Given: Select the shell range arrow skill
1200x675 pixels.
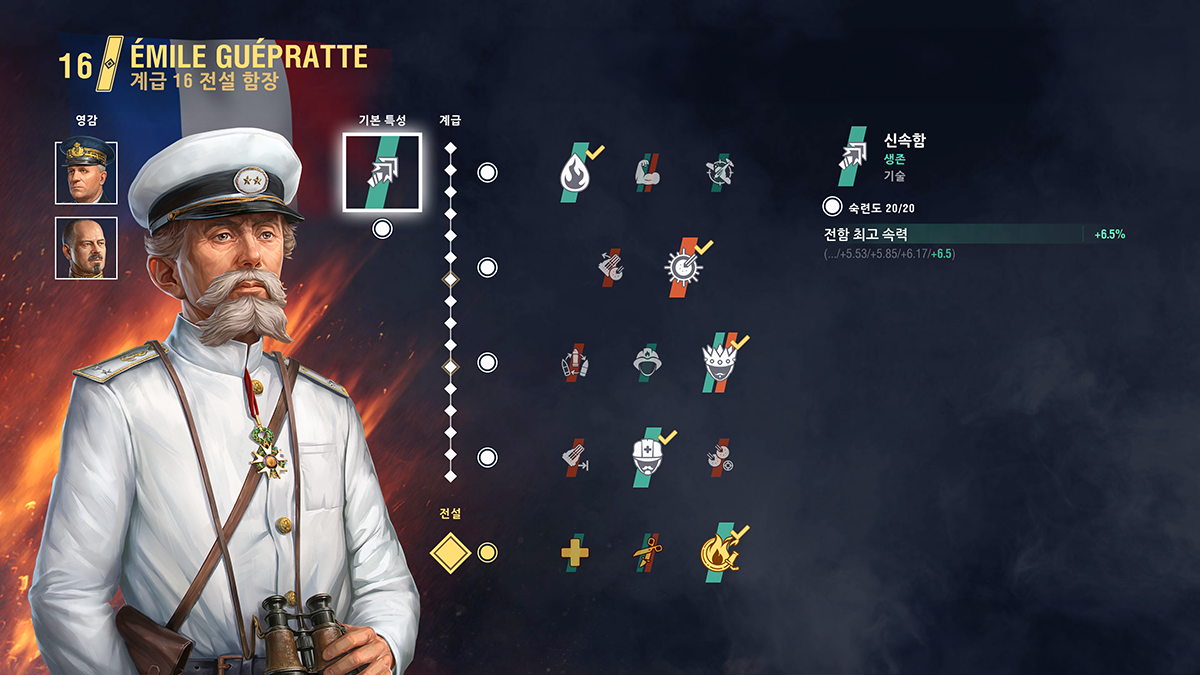Looking at the screenshot, I should [x=574, y=457].
